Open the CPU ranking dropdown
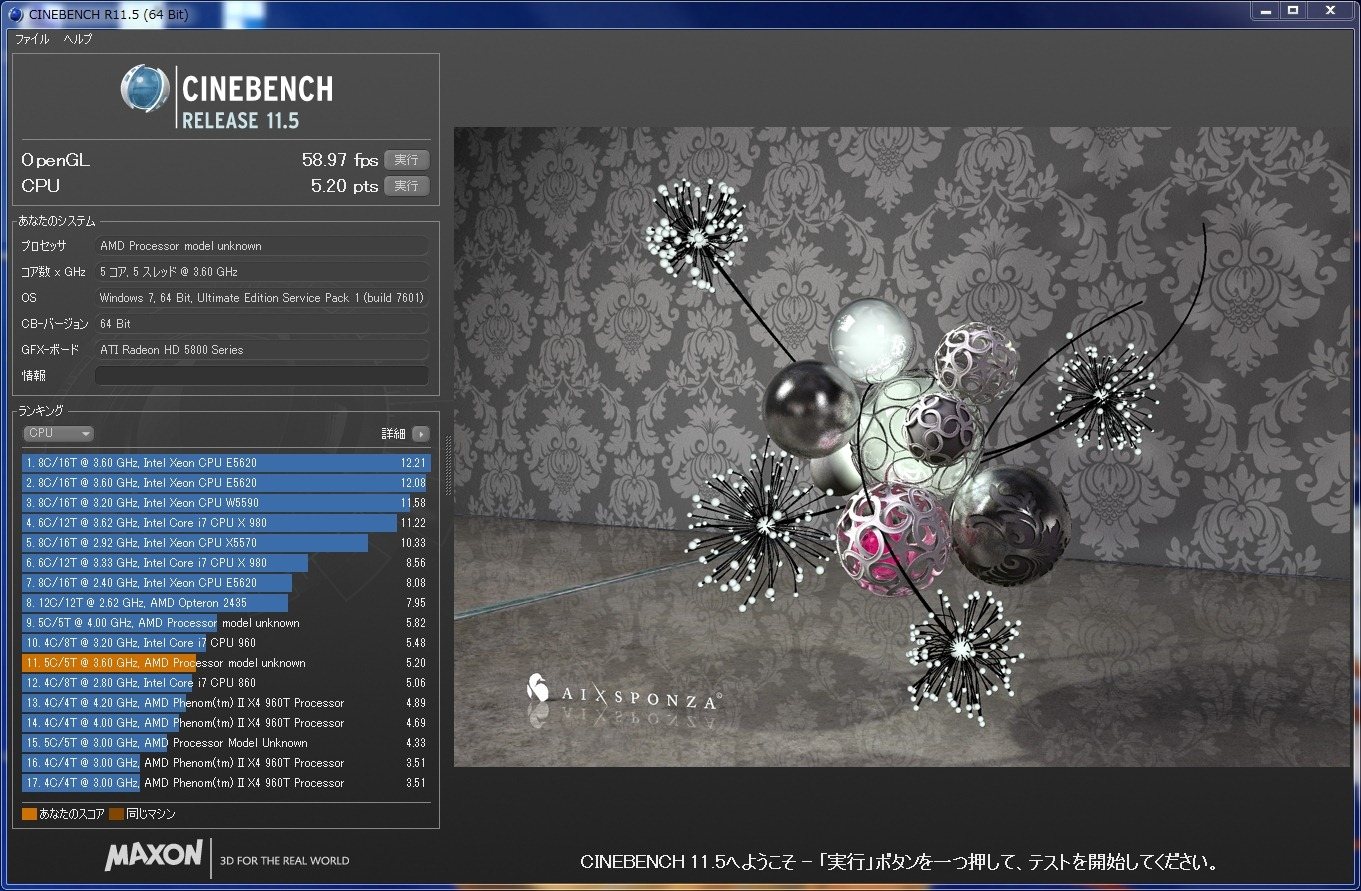The height and width of the screenshot is (891, 1361). (58, 434)
